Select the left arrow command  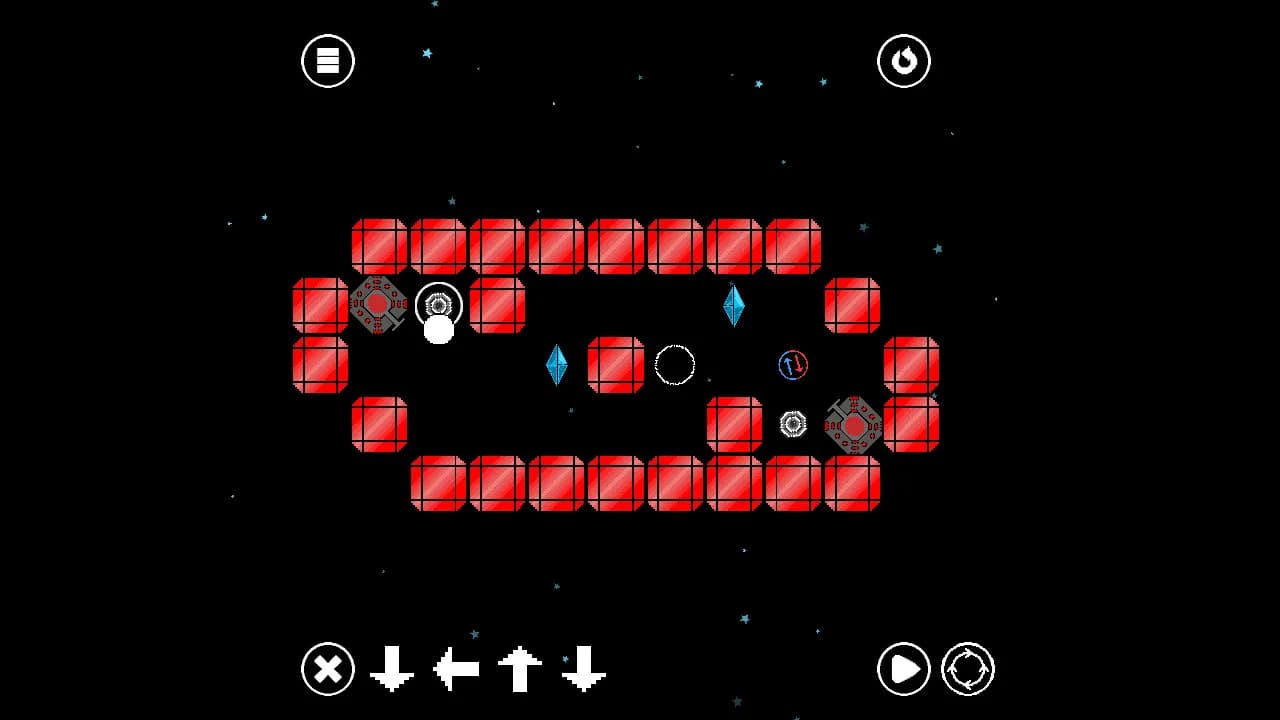(455, 670)
